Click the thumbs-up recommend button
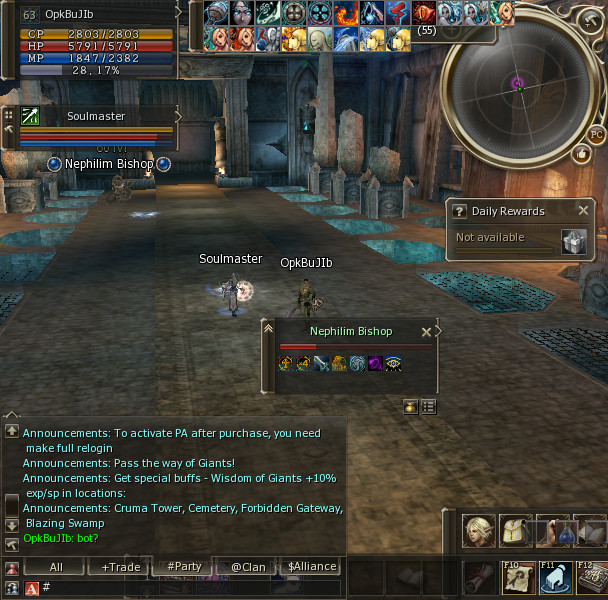Viewport: 608px width, 600px height. coord(582,153)
